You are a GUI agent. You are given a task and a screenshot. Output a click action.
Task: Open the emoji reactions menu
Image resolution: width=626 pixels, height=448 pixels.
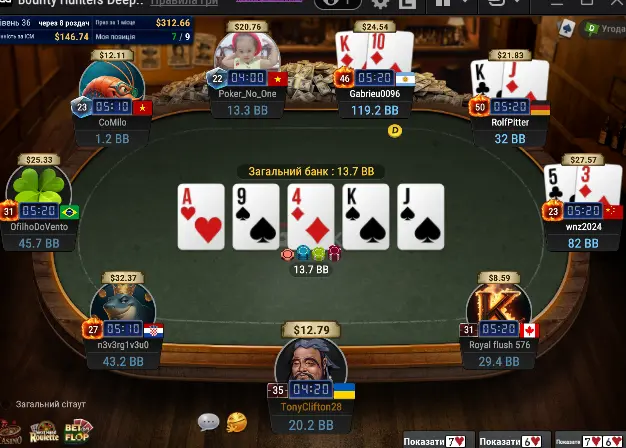tap(237, 421)
